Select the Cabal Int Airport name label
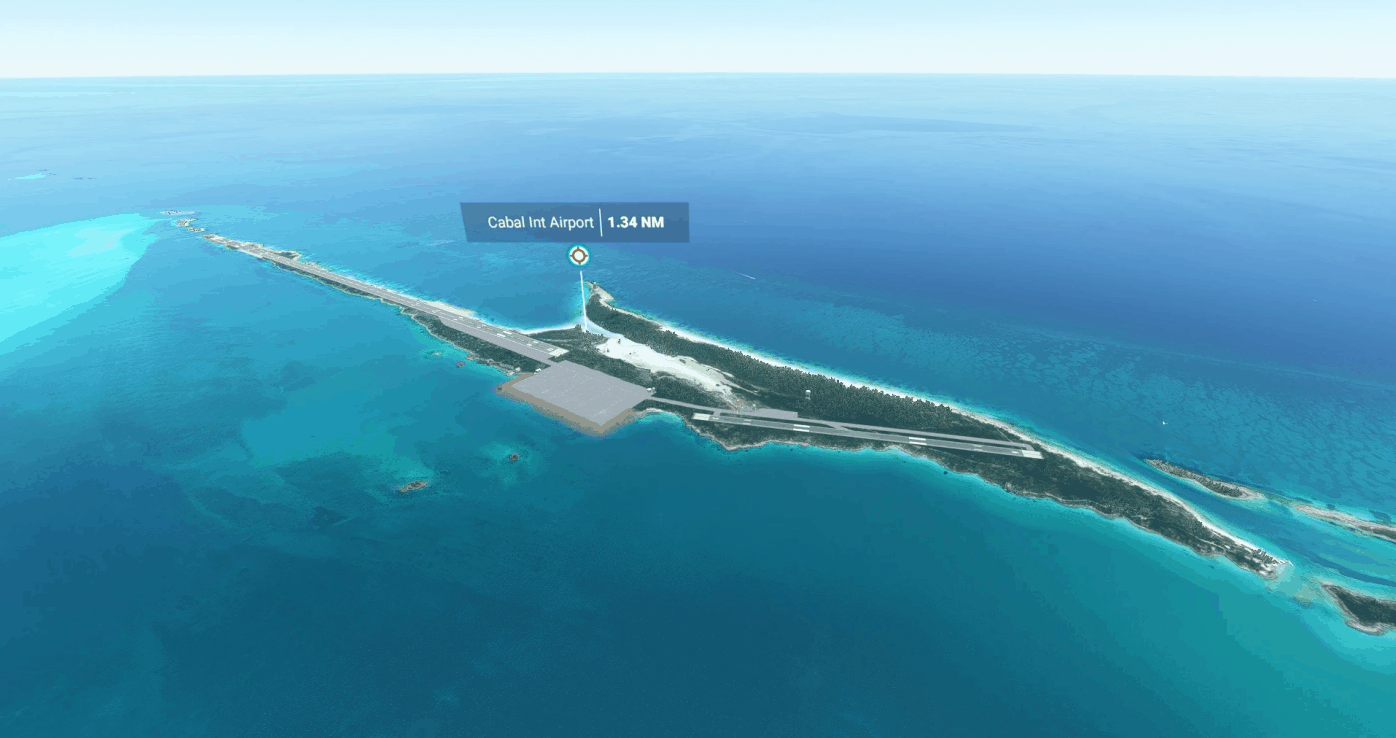Viewport: 1396px width, 738px height. 540,222
